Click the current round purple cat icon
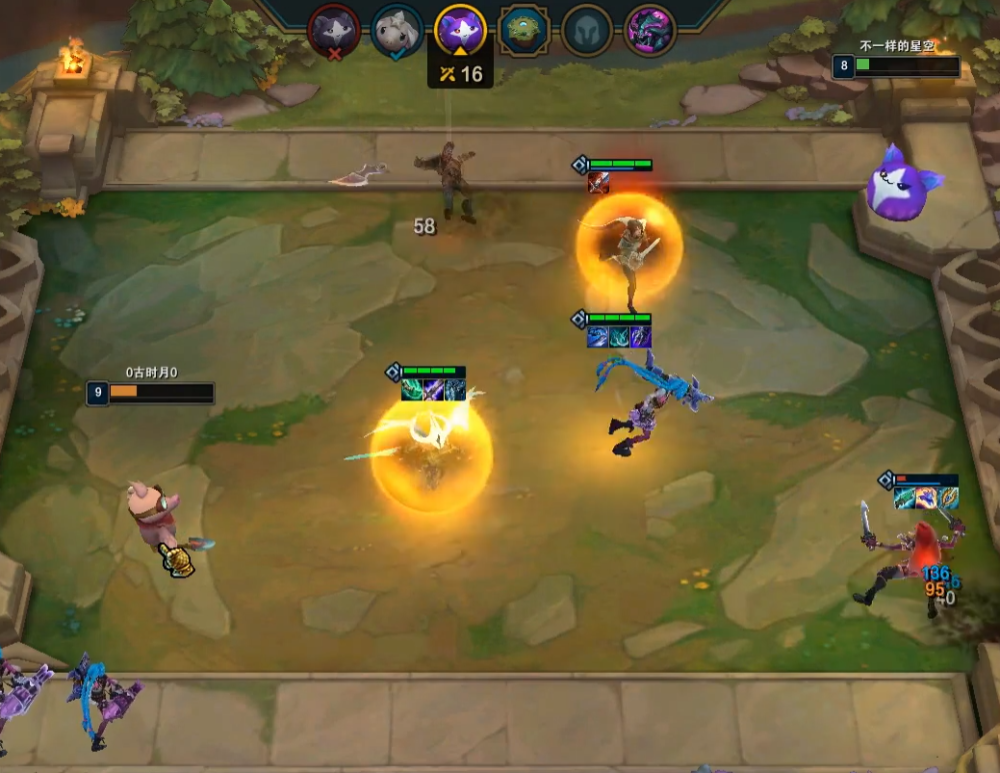The height and width of the screenshot is (773, 1000). click(461, 30)
